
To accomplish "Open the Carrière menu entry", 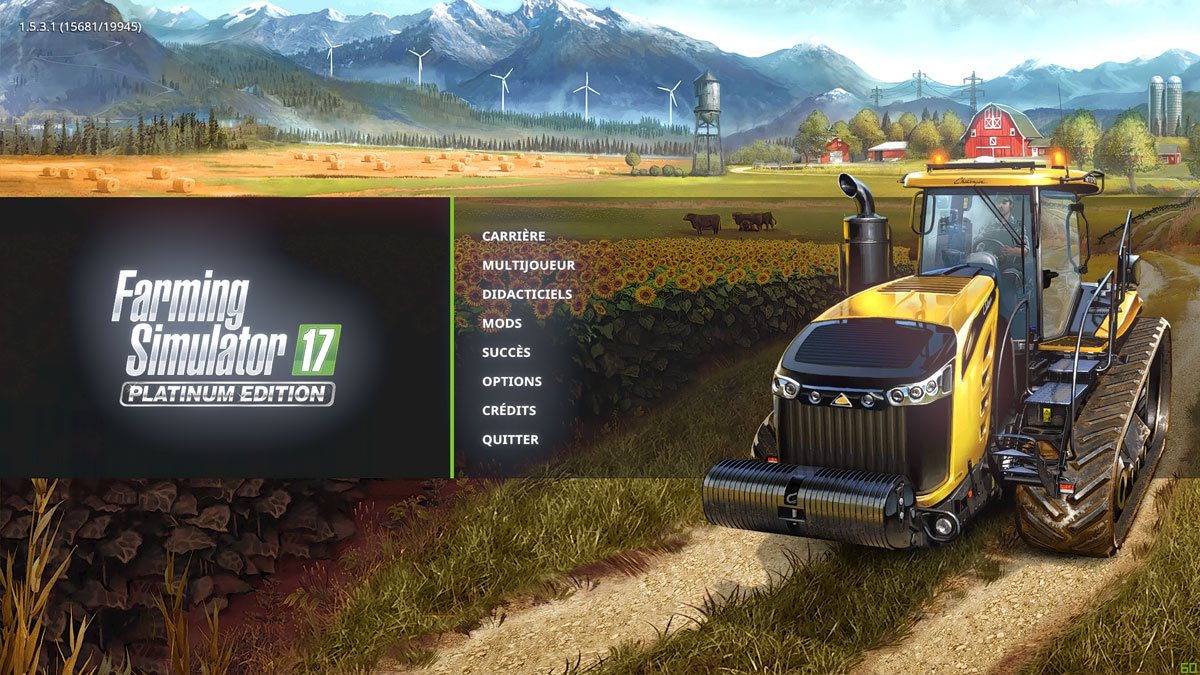I will (x=514, y=236).
